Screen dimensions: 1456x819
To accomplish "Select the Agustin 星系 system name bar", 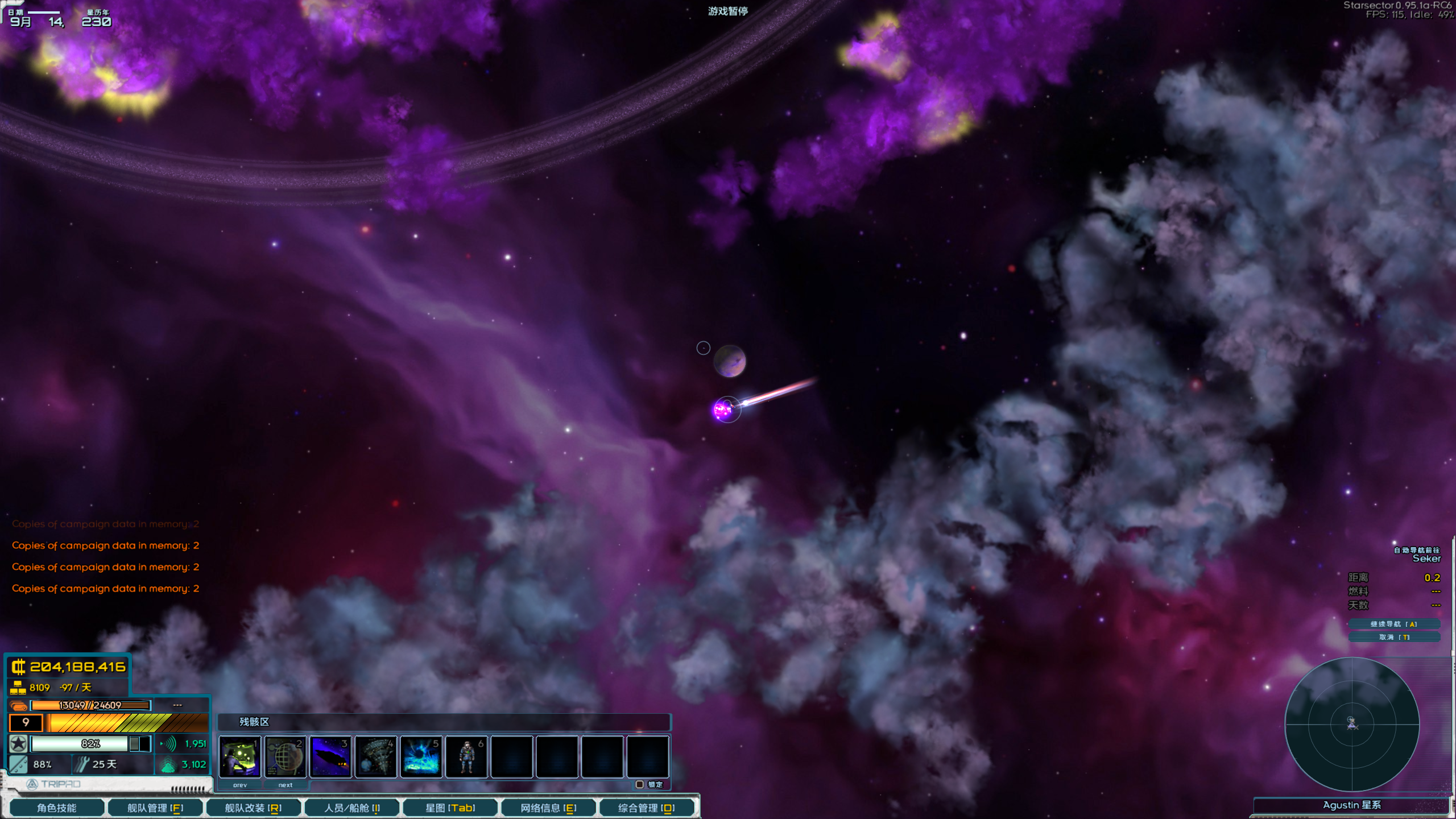I will 1351,805.
